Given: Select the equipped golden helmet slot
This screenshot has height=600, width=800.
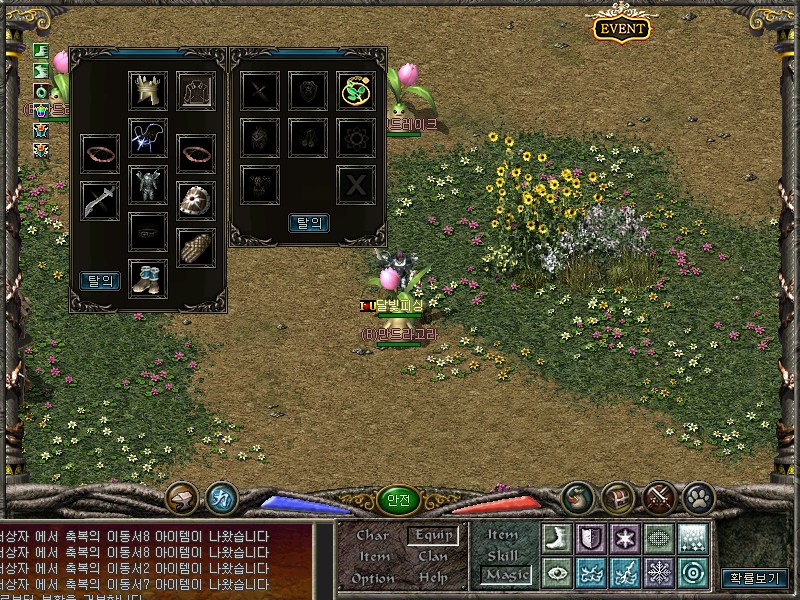Looking at the screenshot, I should pos(147,91).
